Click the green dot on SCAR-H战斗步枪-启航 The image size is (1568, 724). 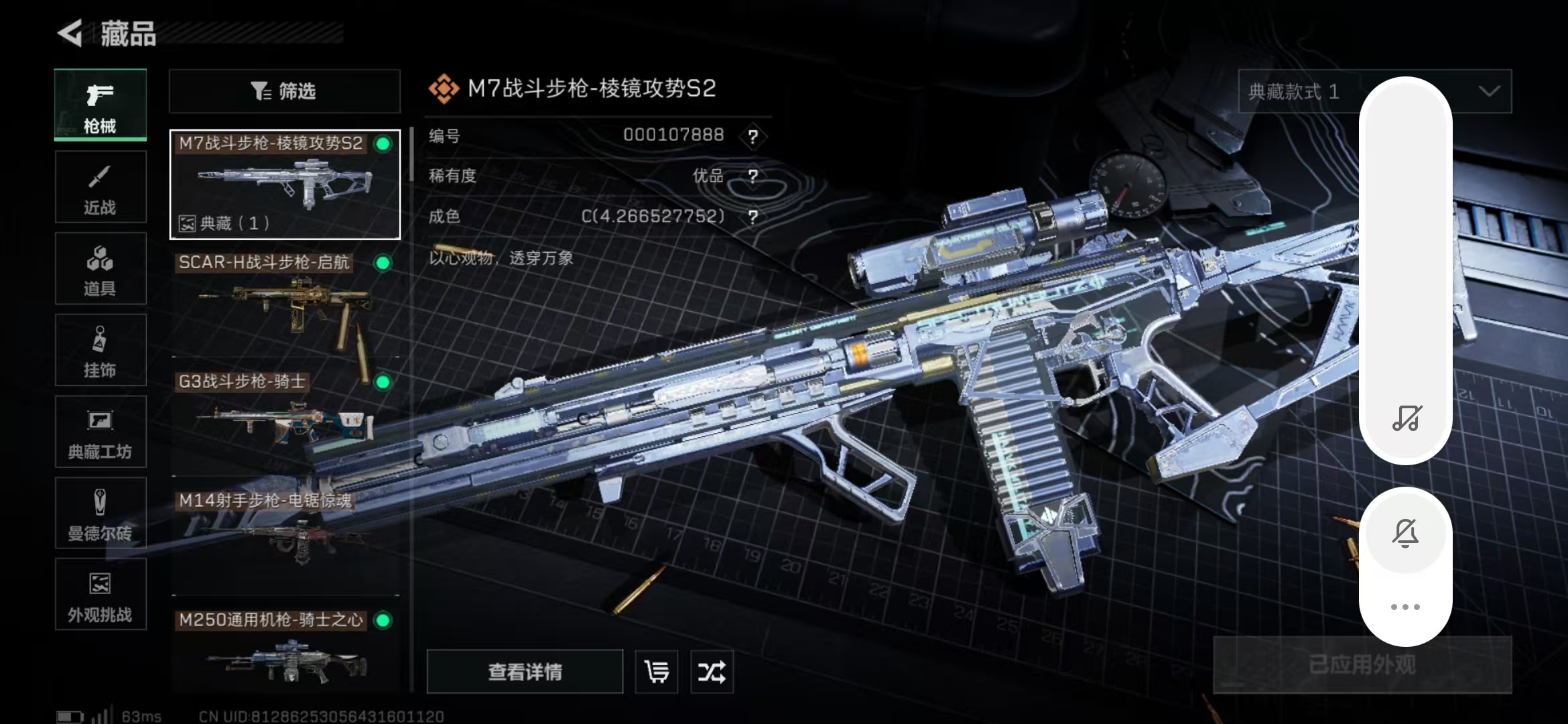pyautogui.click(x=382, y=264)
